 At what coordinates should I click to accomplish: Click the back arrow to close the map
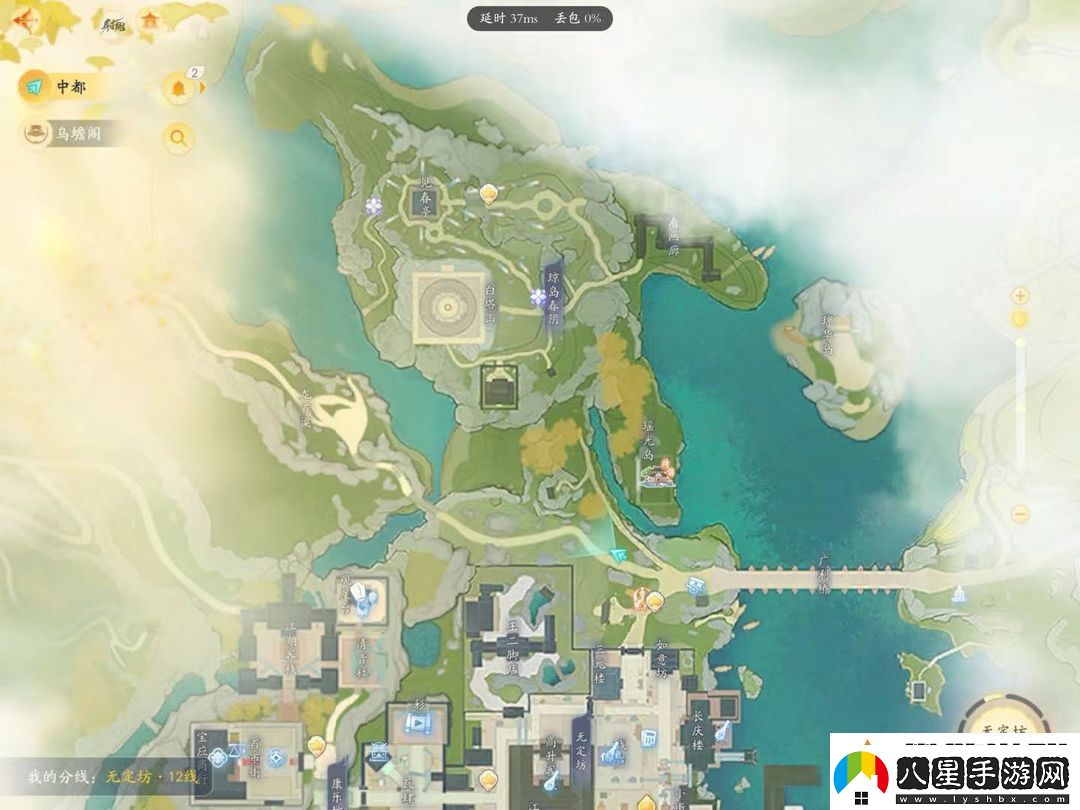point(20,20)
